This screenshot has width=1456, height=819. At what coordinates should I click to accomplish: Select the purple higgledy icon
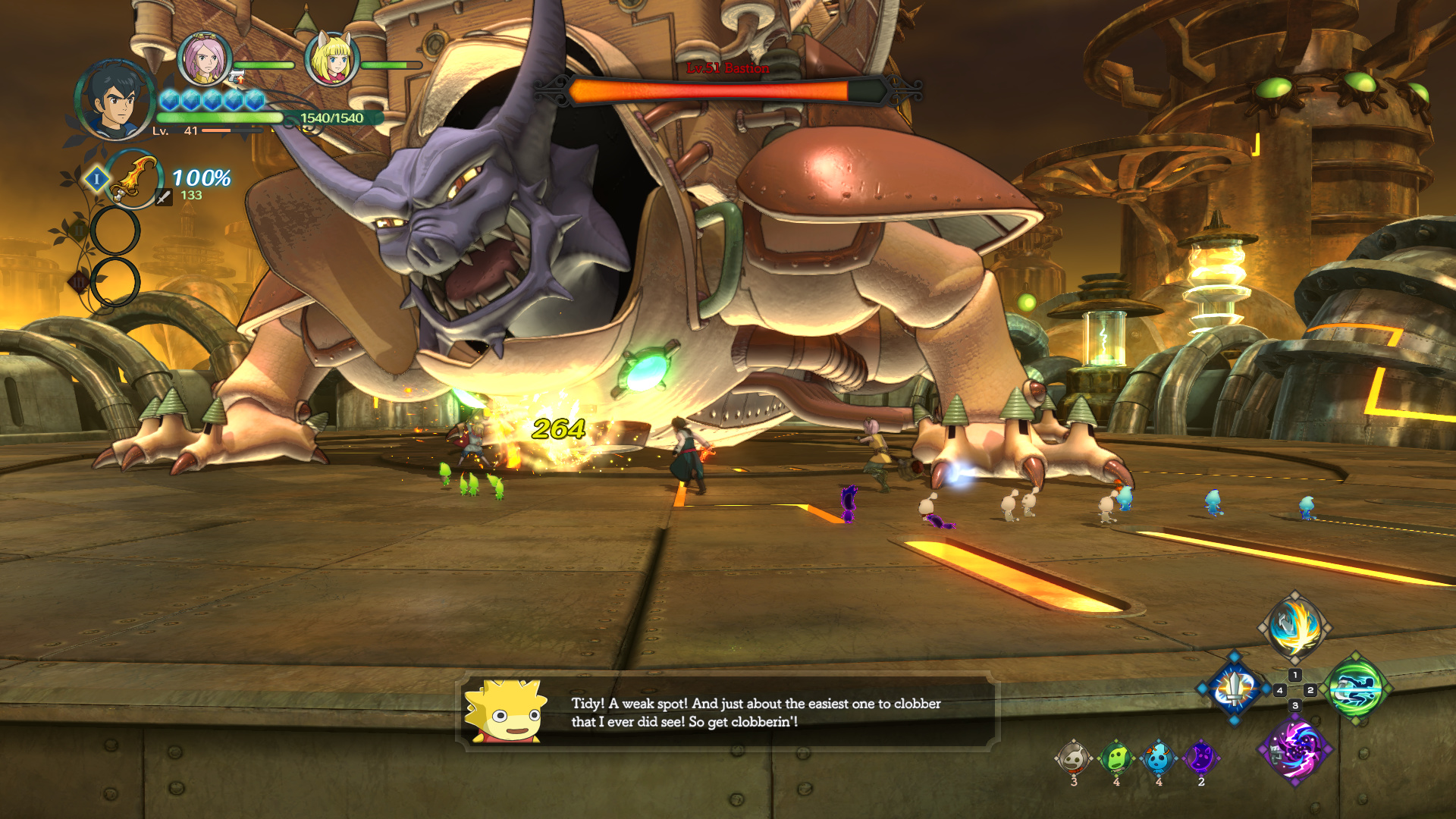coord(1200,758)
